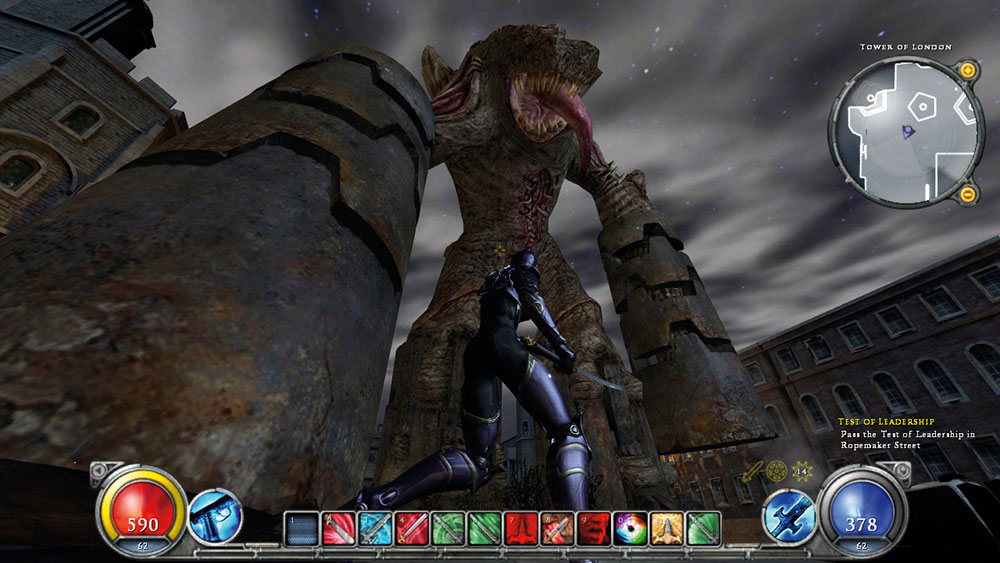
Task: Click the minimap's zoom-in plus button
Action: (x=967, y=71)
